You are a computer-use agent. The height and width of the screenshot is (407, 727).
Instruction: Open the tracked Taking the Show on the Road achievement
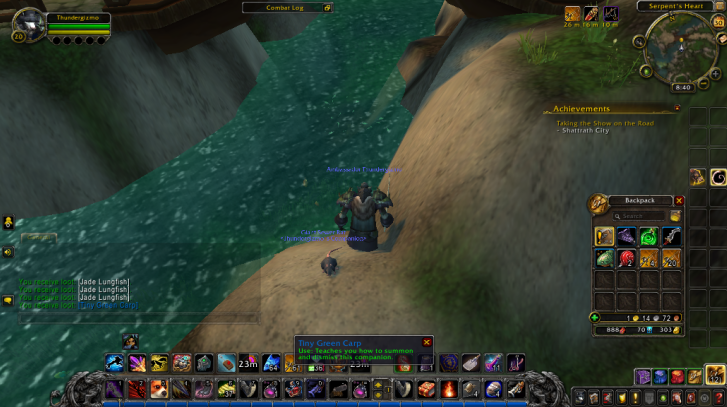pyautogui.click(x=605, y=123)
